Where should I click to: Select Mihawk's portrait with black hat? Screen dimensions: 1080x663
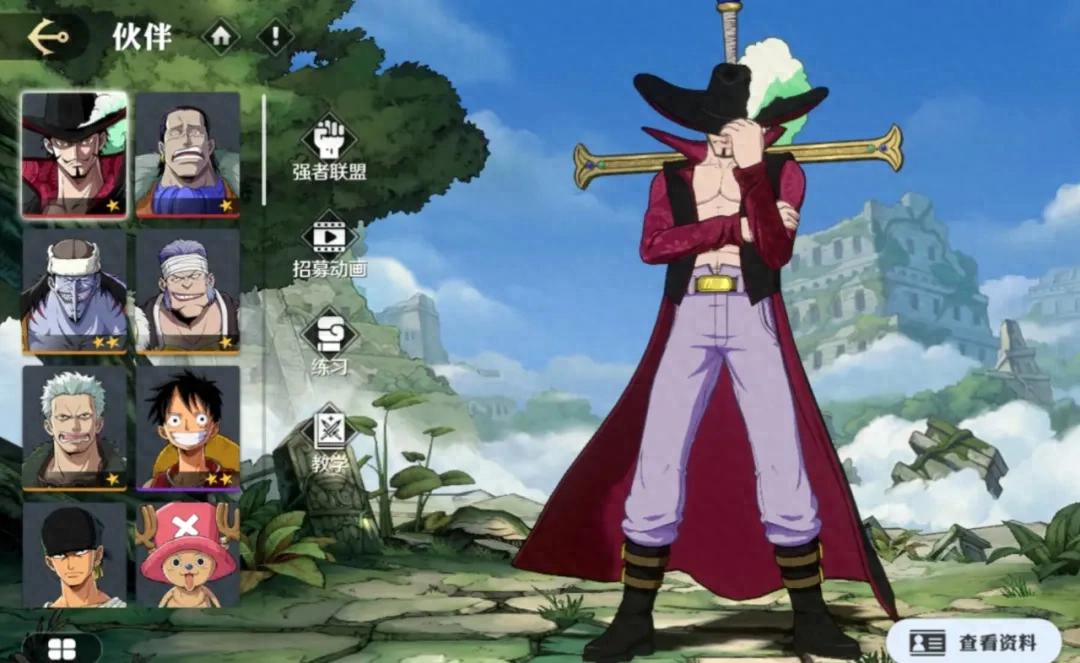[x=74, y=154]
